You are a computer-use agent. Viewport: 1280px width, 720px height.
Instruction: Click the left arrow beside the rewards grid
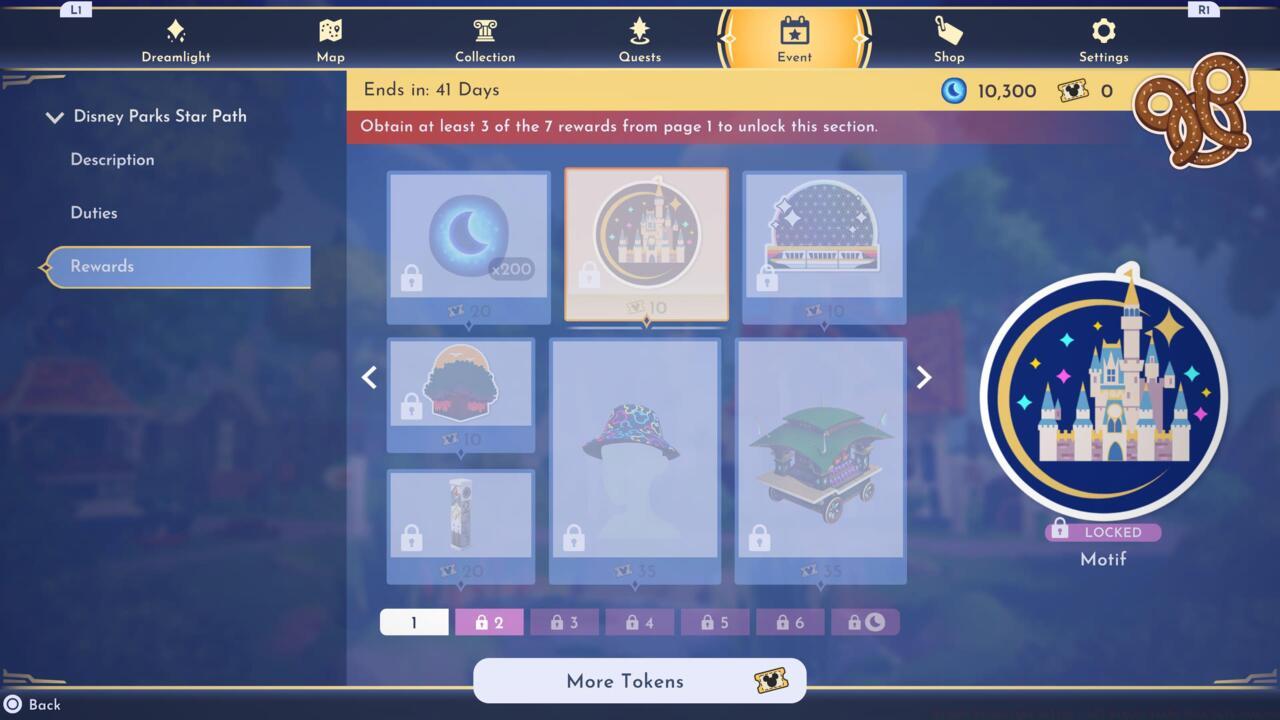[x=369, y=377]
